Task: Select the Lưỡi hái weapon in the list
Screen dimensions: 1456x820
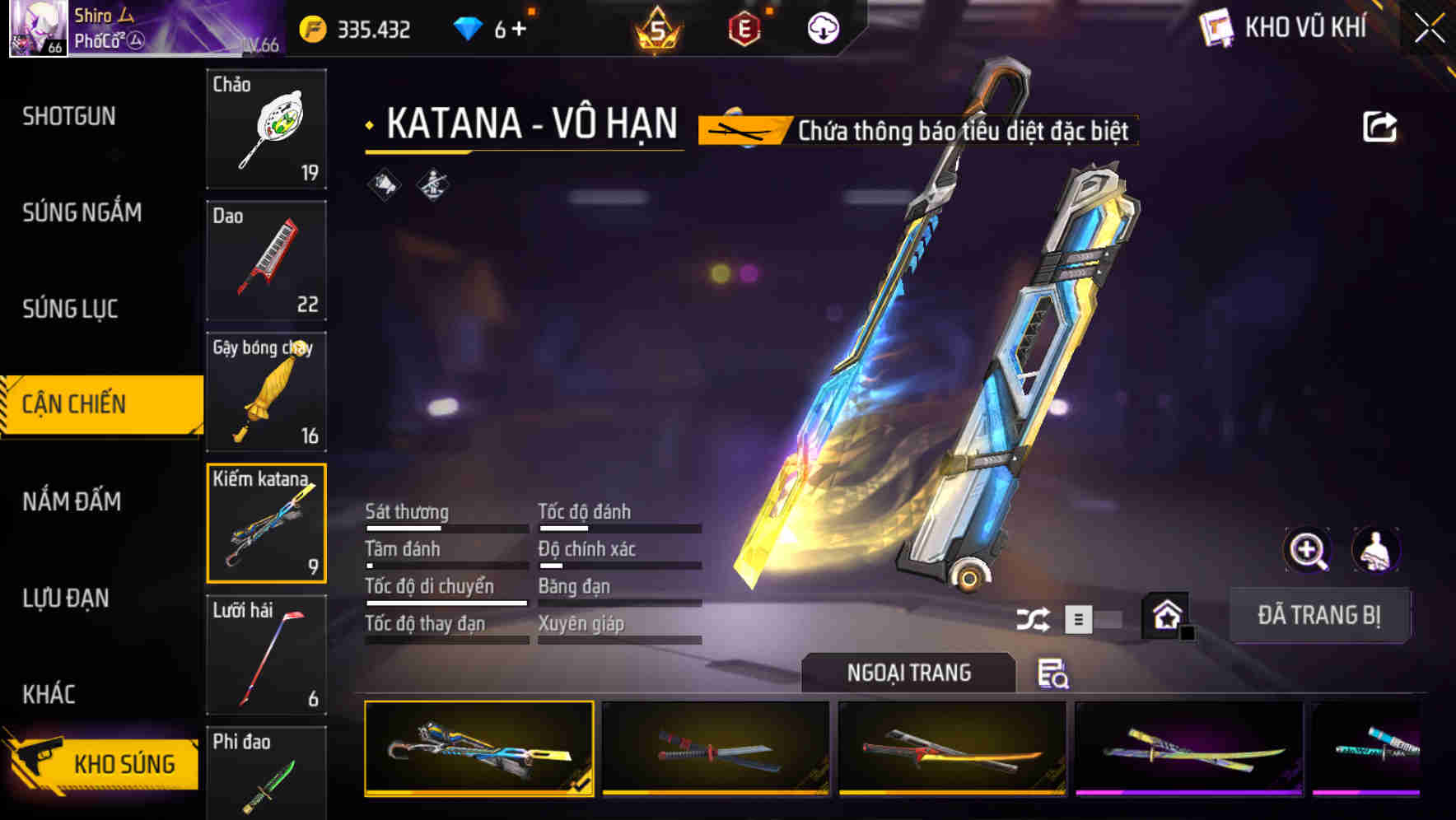Action: [x=265, y=653]
